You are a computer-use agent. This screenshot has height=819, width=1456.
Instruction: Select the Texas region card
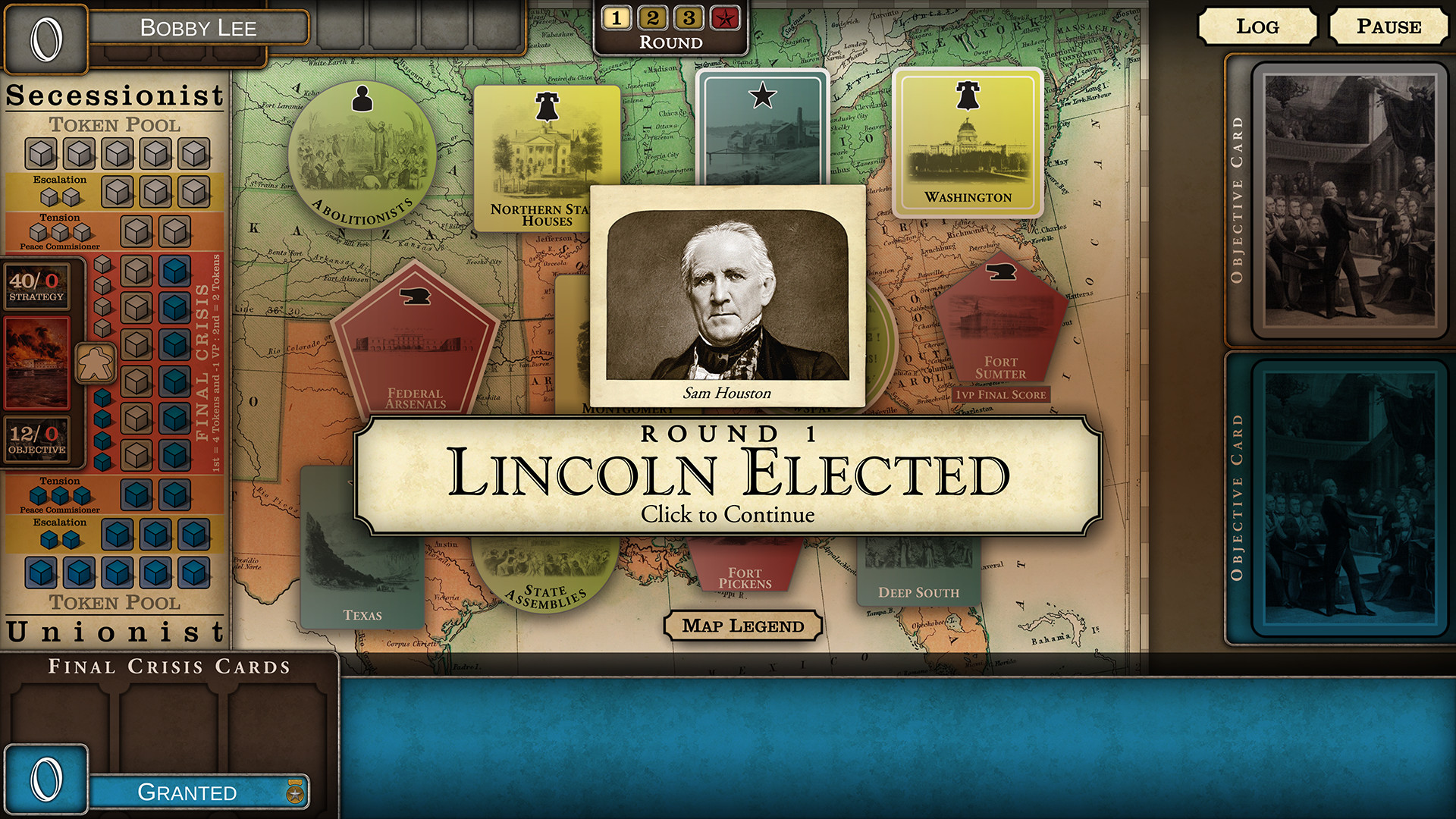pyautogui.click(x=362, y=561)
